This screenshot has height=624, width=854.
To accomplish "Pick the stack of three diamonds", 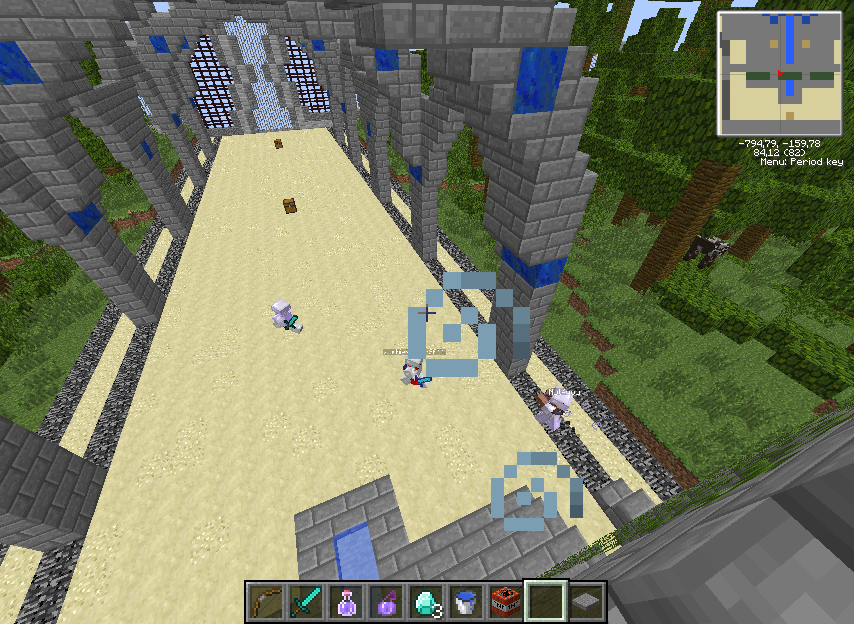I will click(426, 601).
